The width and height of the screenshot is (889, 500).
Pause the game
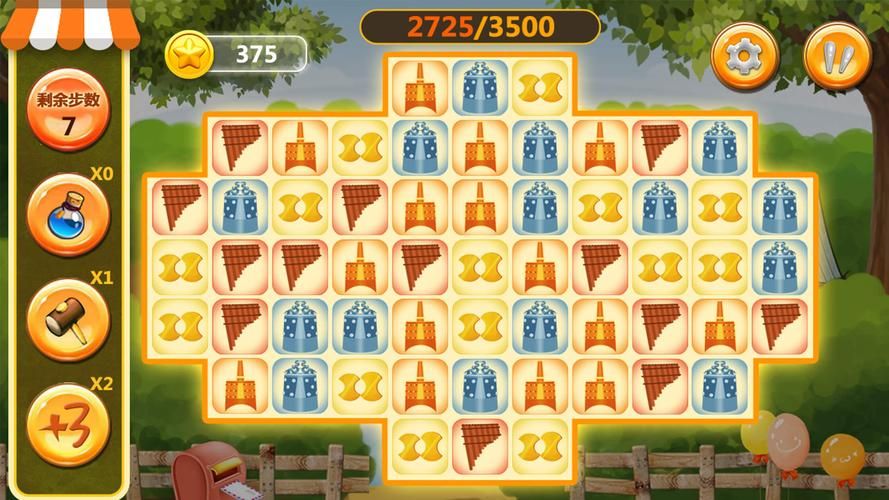click(837, 56)
